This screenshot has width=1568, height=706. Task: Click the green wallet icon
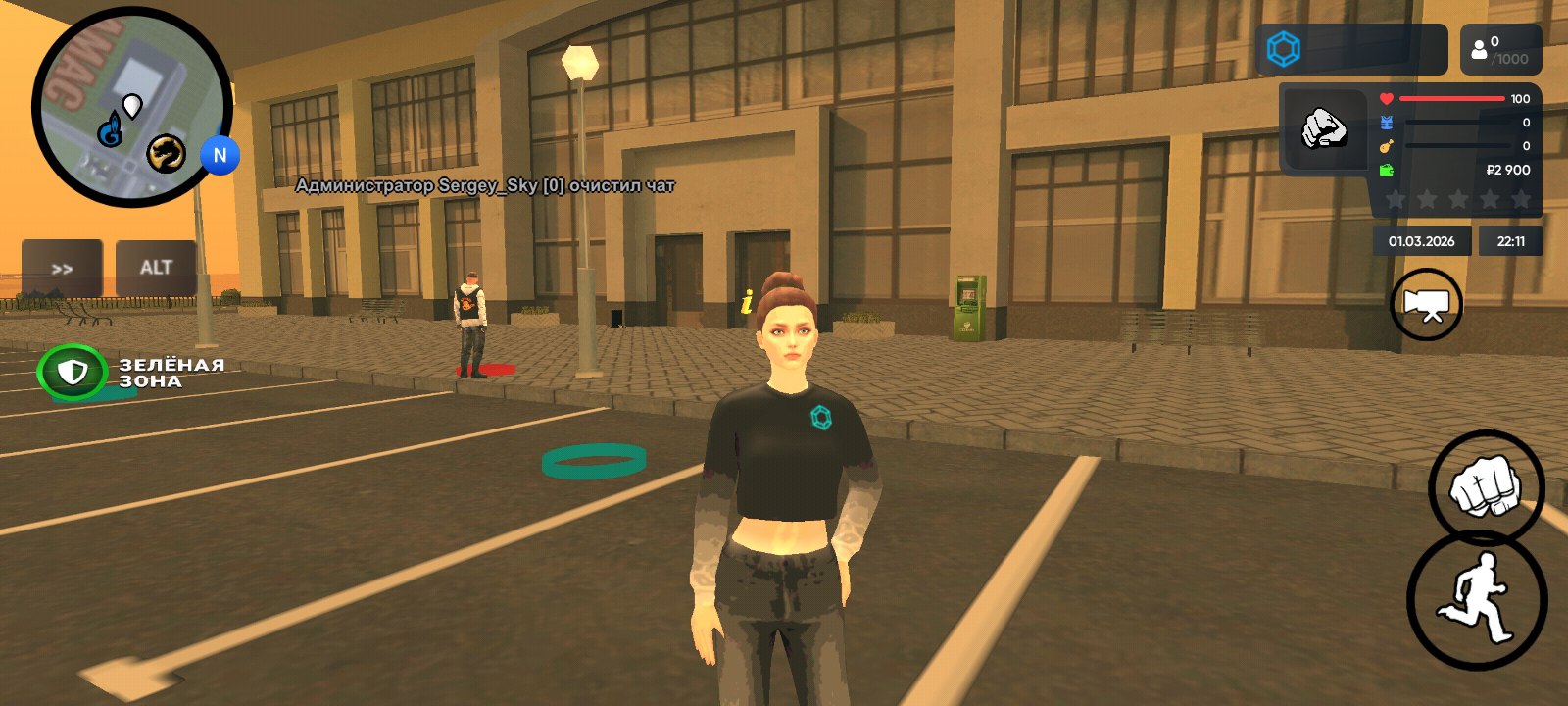click(x=1385, y=168)
